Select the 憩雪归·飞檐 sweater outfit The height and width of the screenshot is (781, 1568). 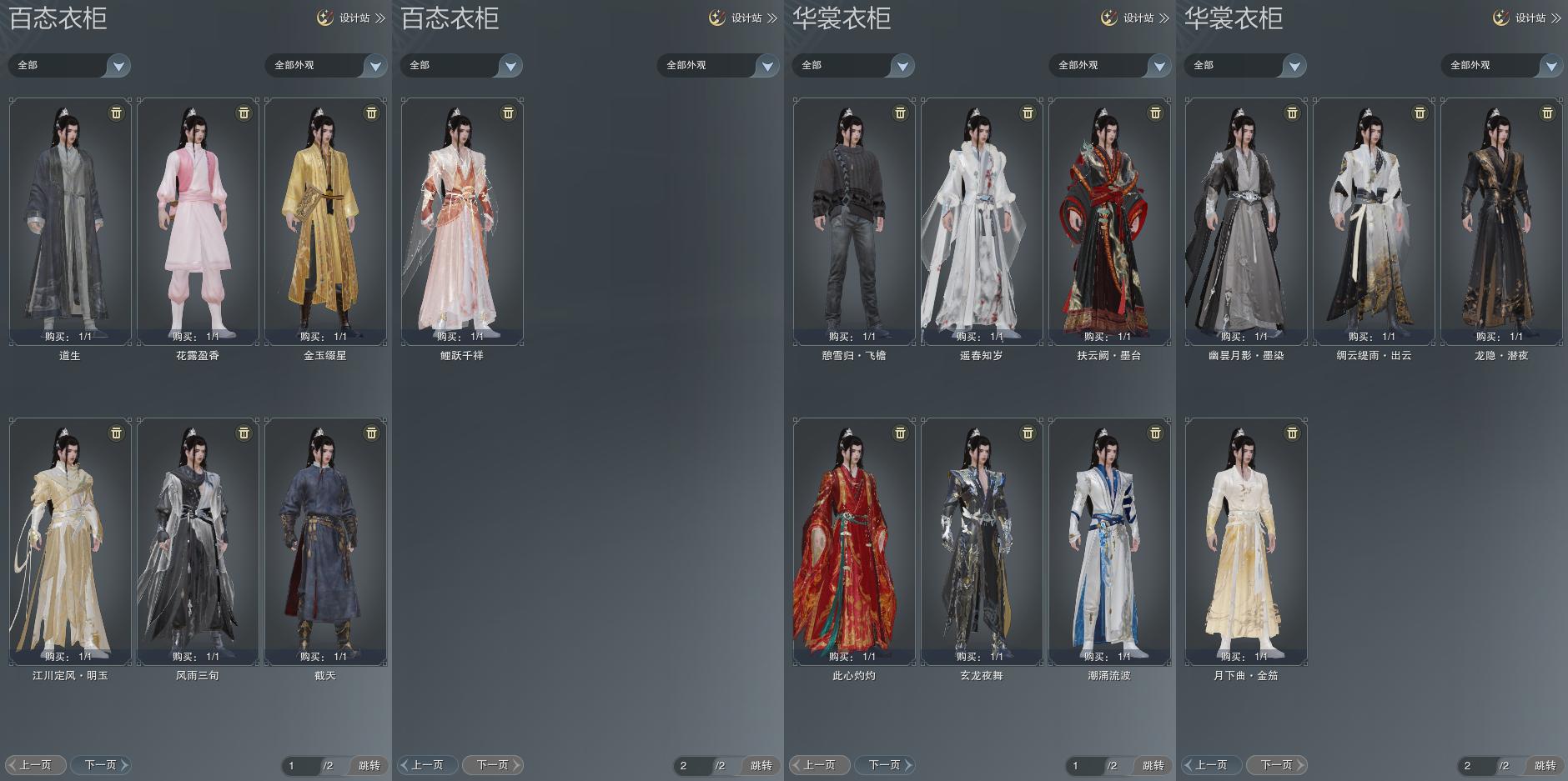click(854, 221)
